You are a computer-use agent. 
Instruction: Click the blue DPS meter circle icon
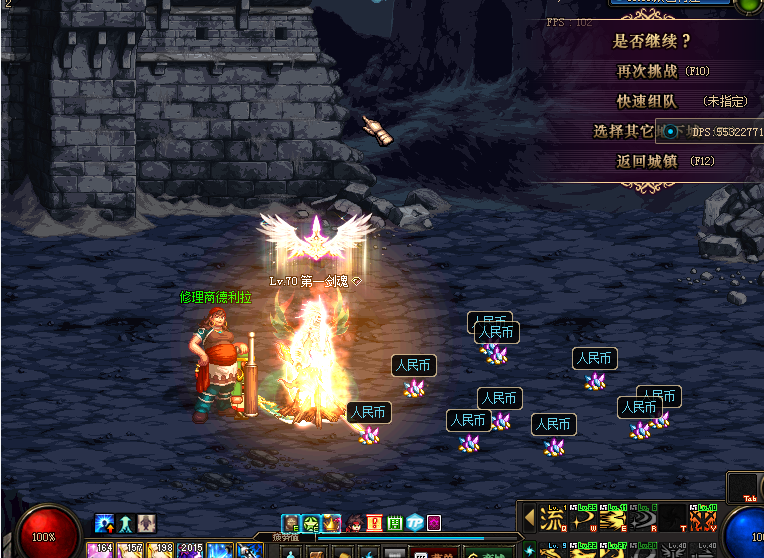click(670, 131)
